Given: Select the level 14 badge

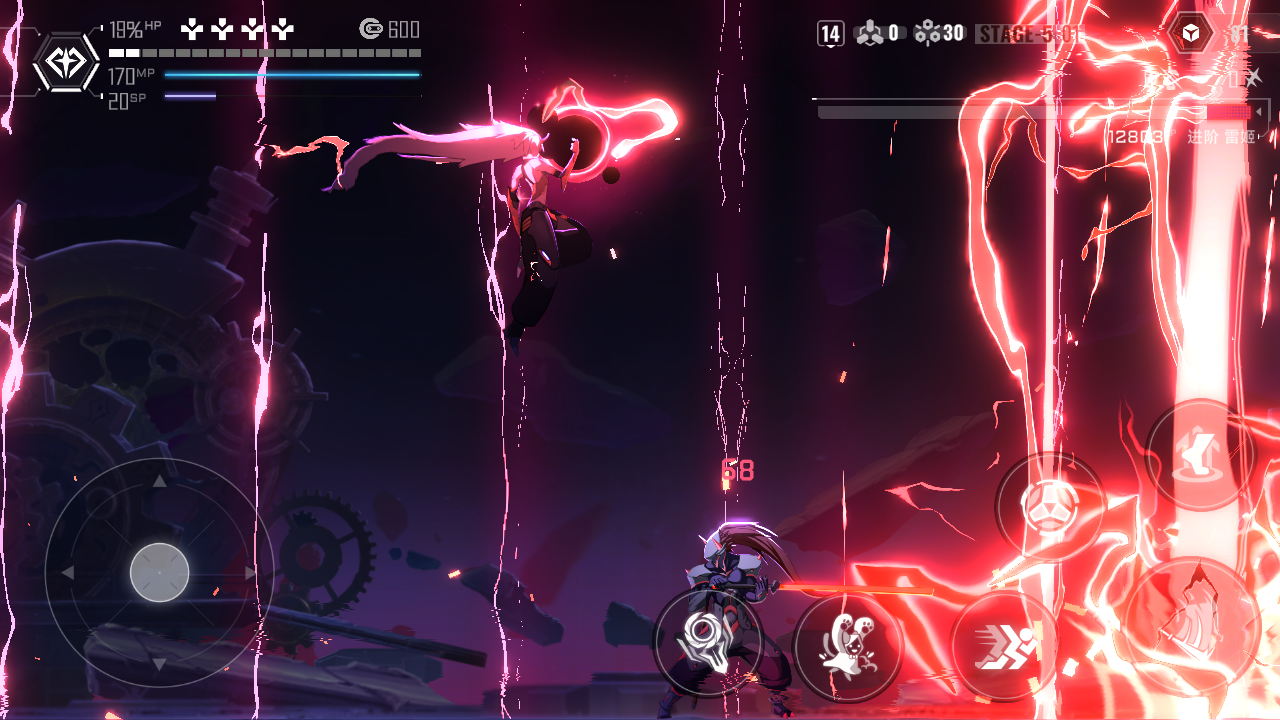Looking at the screenshot, I should click(x=831, y=34).
